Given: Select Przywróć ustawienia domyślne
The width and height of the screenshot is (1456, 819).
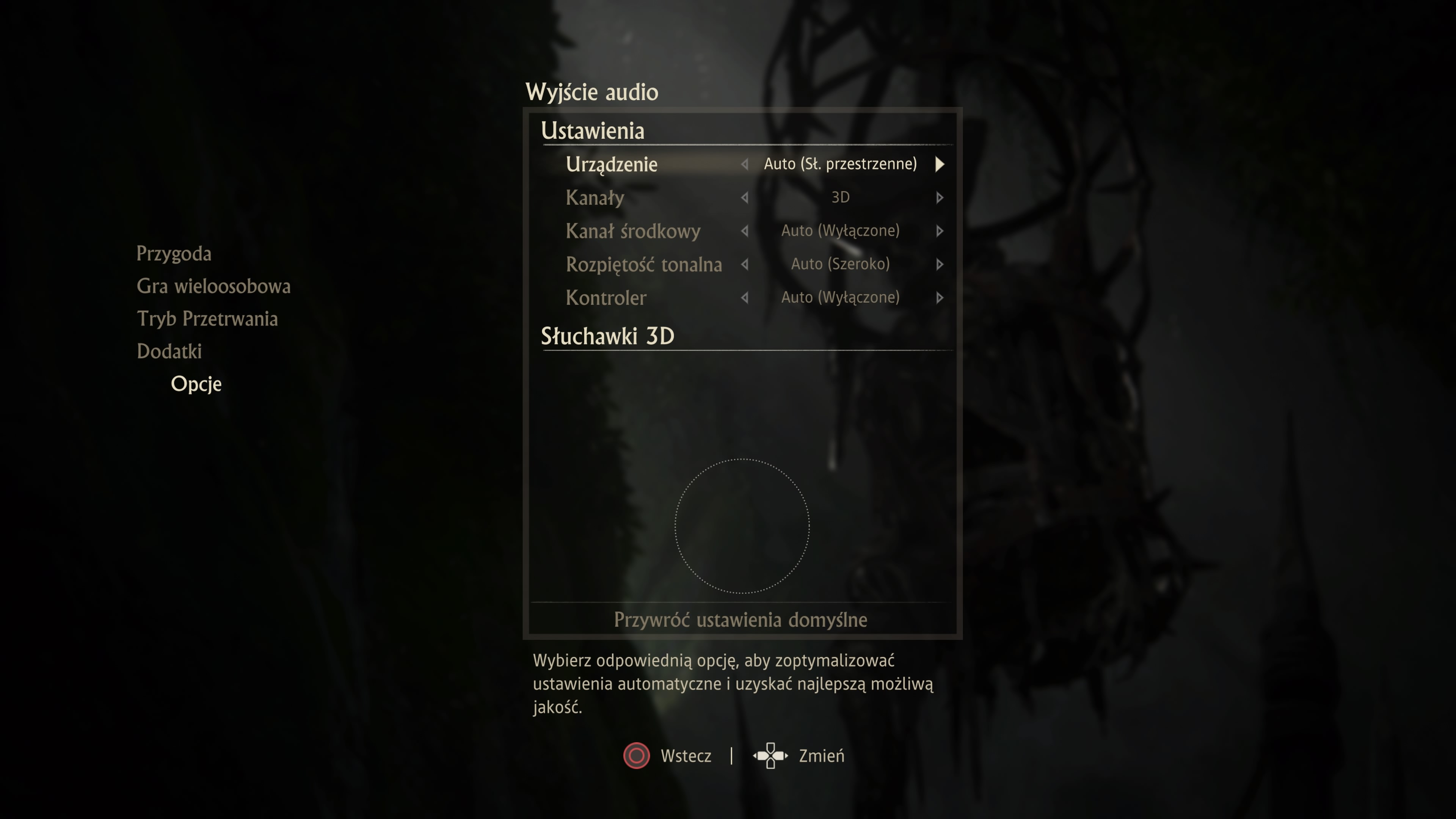Looking at the screenshot, I should 741,620.
